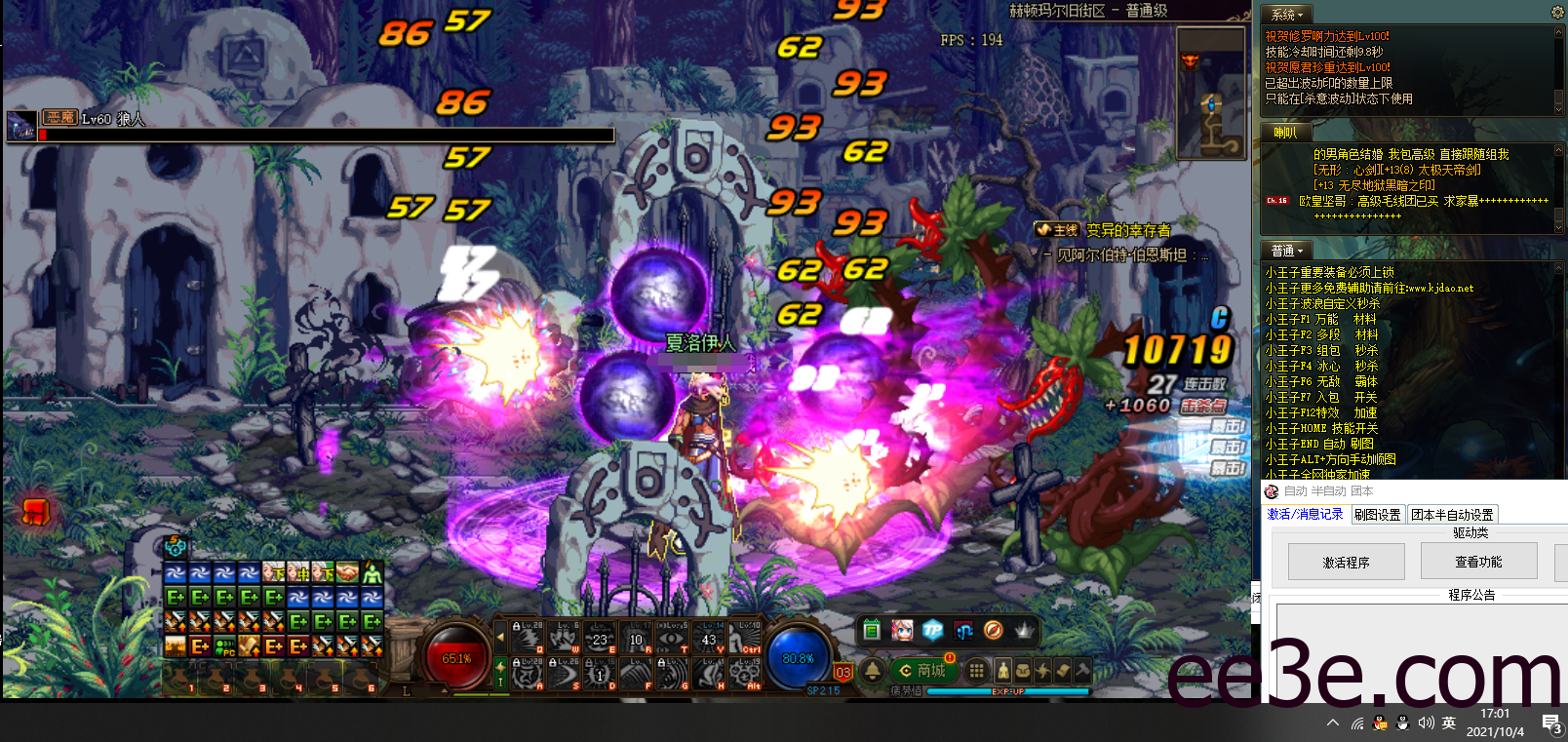Click the 查看功能 button
This screenshot has height=742, width=1568.
[x=1478, y=562]
